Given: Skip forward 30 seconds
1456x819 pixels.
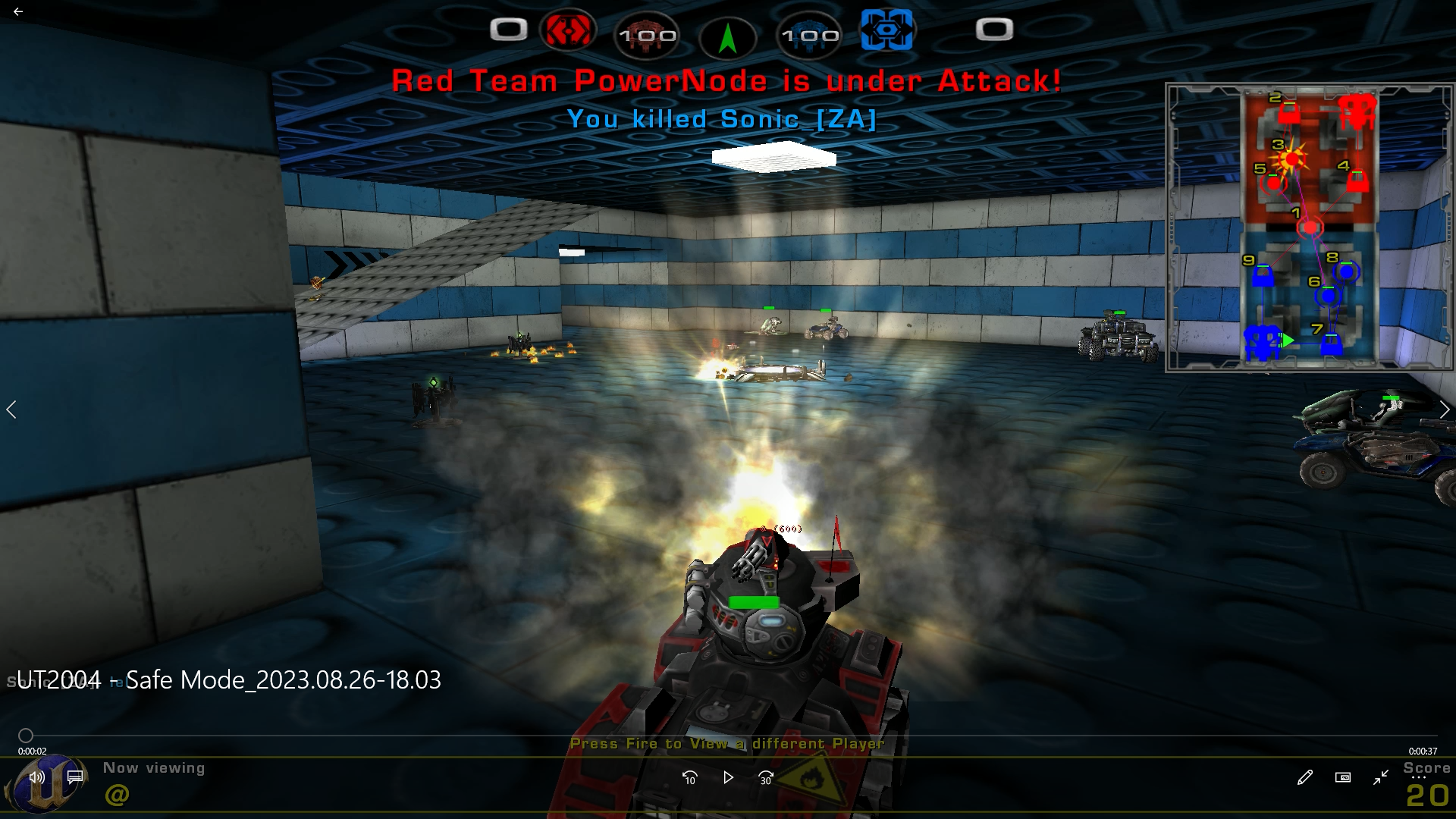Looking at the screenshot, I should click(766, 777).
